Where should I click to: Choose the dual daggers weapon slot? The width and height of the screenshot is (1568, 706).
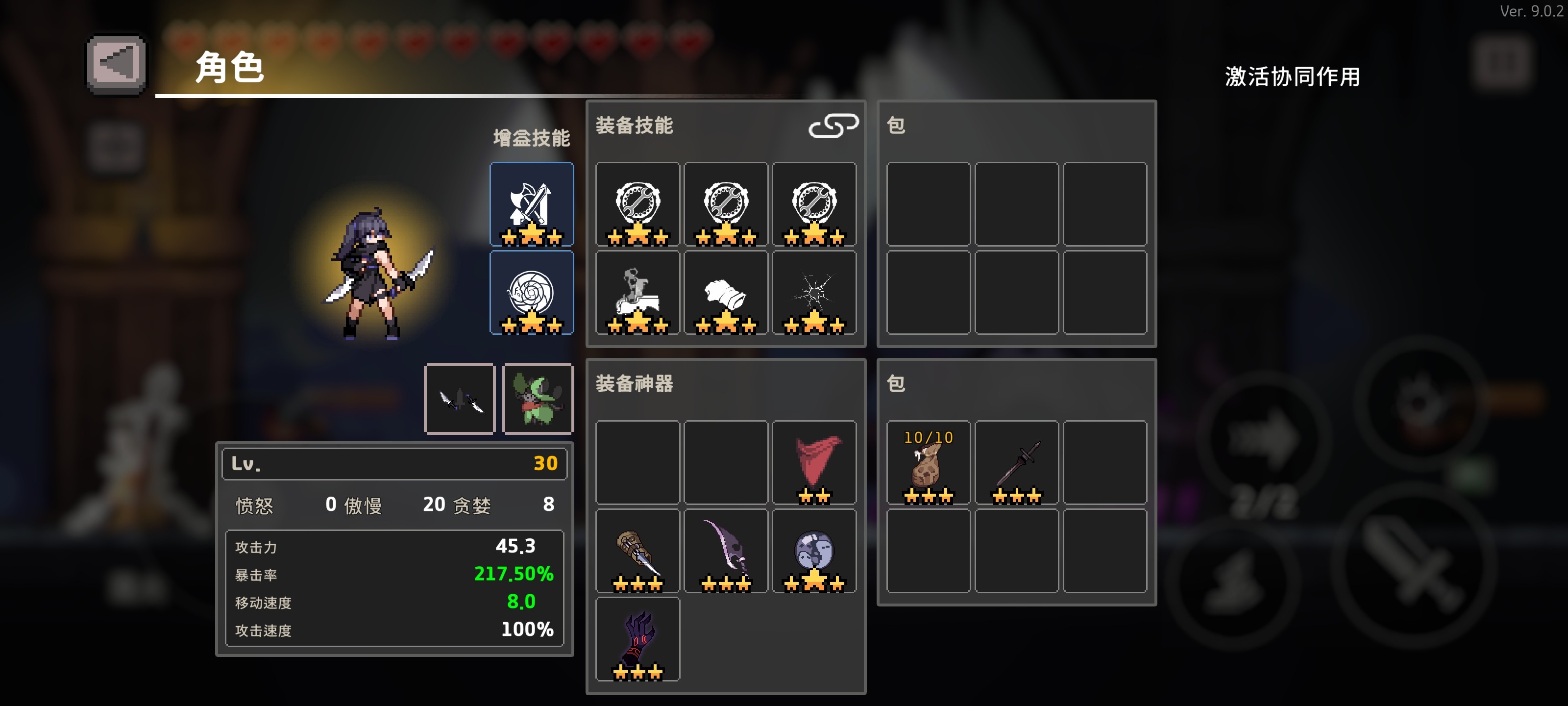click(x=460, y=399)
